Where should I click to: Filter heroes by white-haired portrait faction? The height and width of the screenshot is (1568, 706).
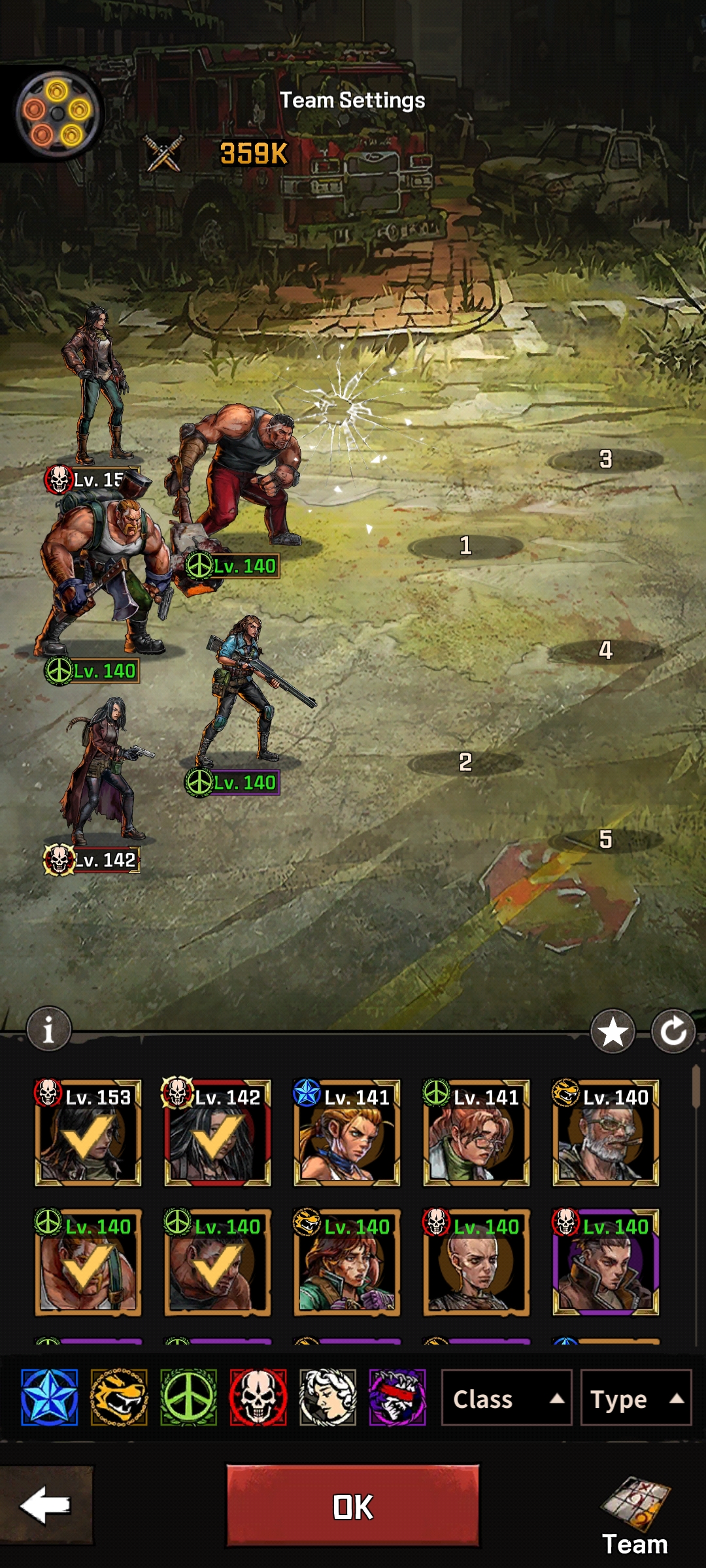point(328,1397)
